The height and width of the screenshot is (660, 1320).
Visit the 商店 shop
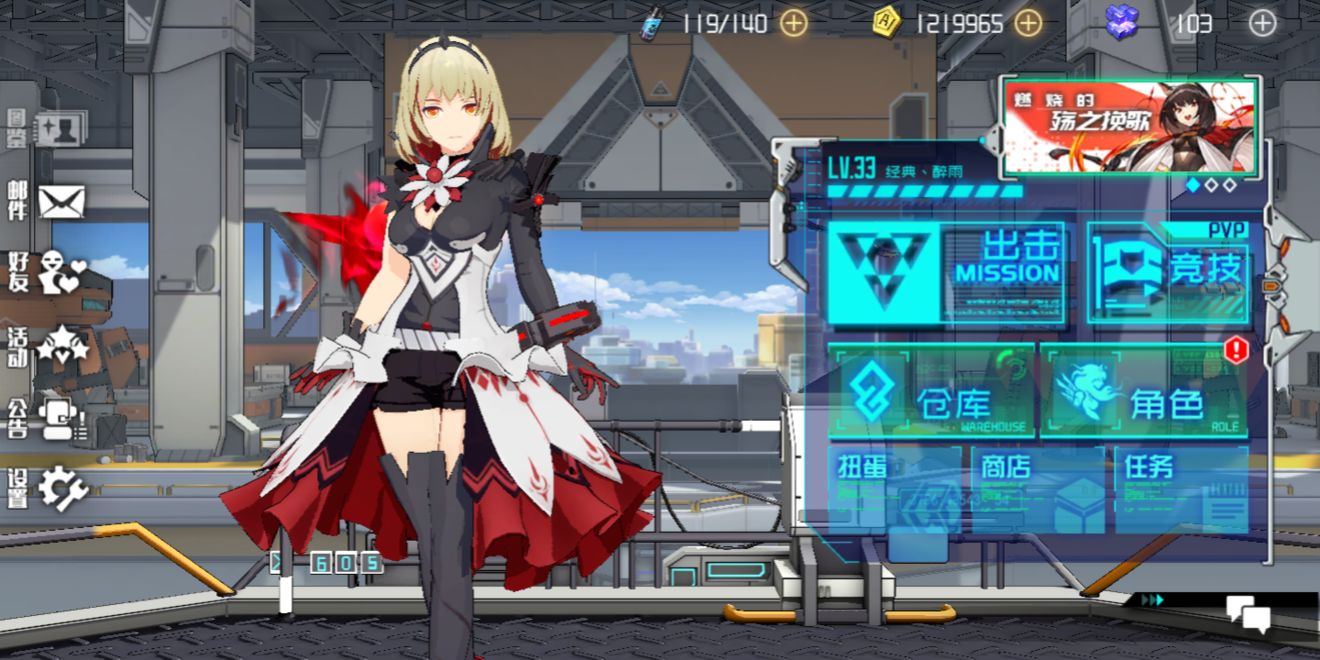(1037, 490)
